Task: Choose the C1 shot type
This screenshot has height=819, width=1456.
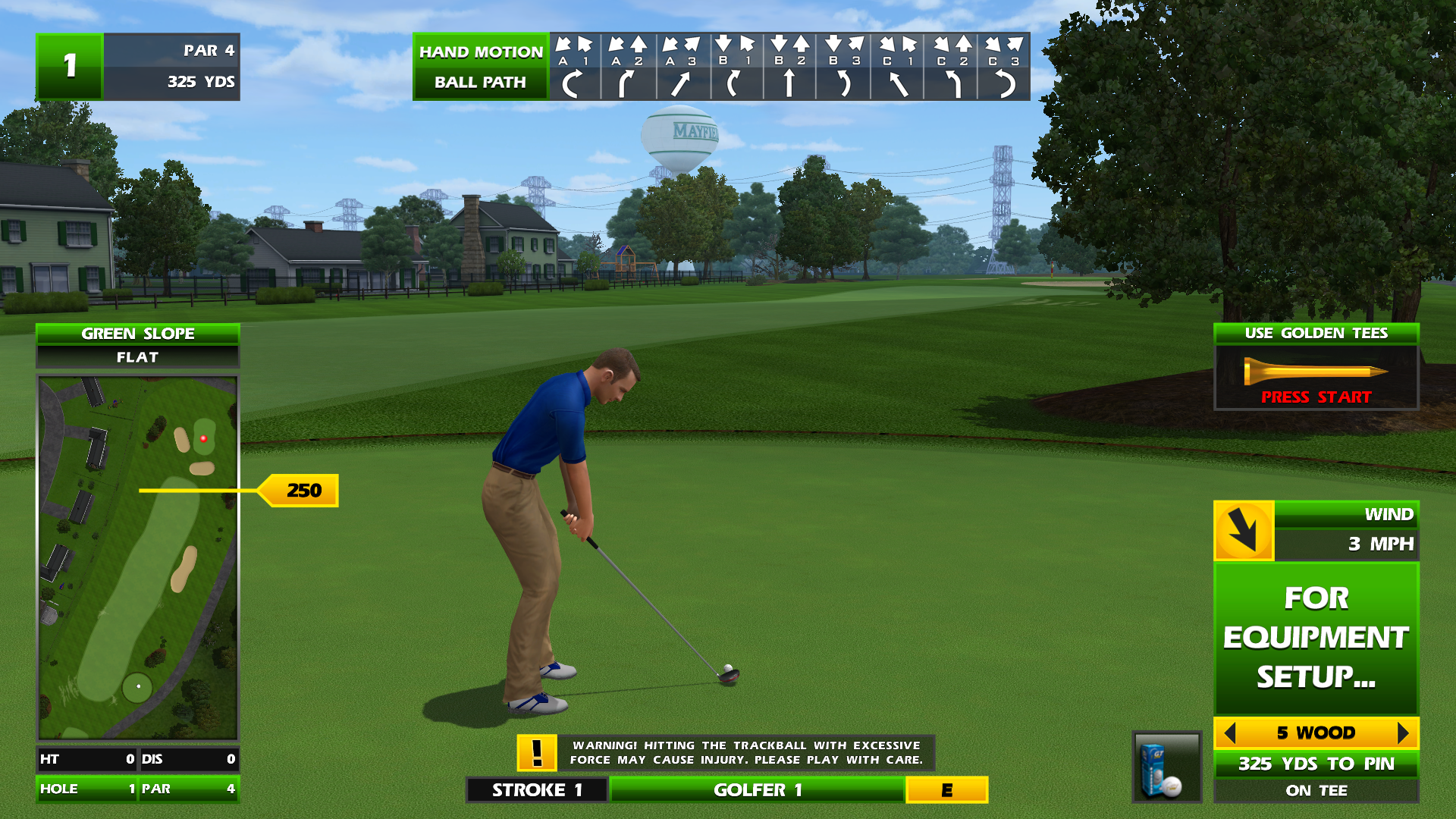Action: (897, 67)
